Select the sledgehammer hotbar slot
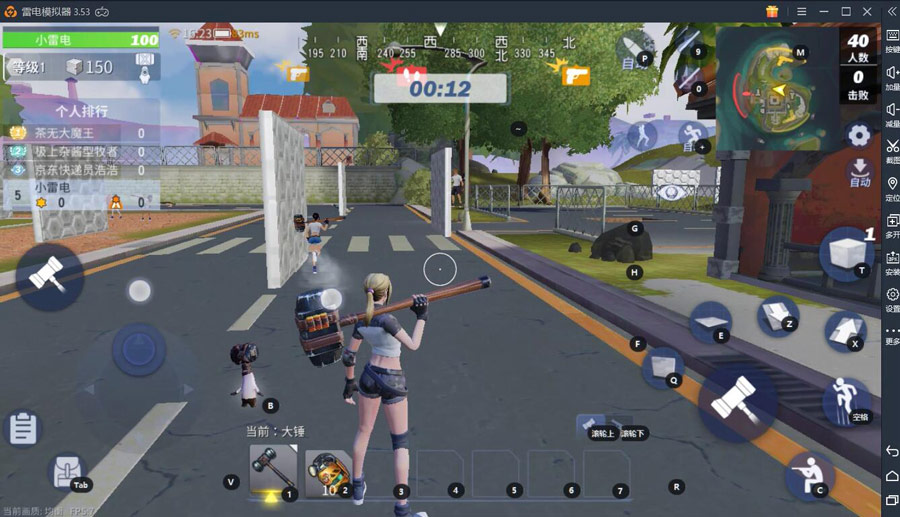900x517 pixels. [x=271, y=469]
